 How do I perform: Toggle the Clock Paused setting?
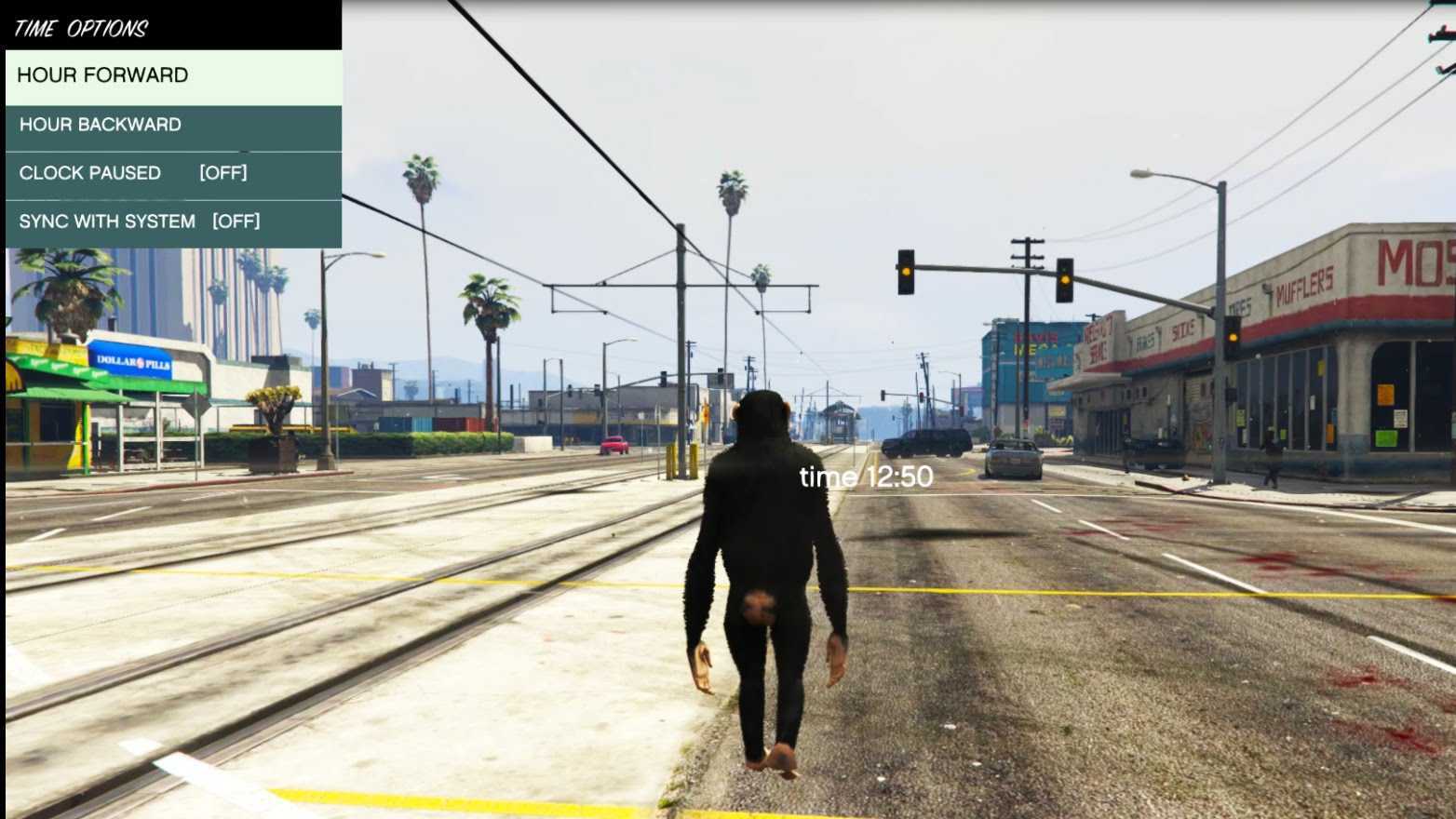(x=173, y=173)
